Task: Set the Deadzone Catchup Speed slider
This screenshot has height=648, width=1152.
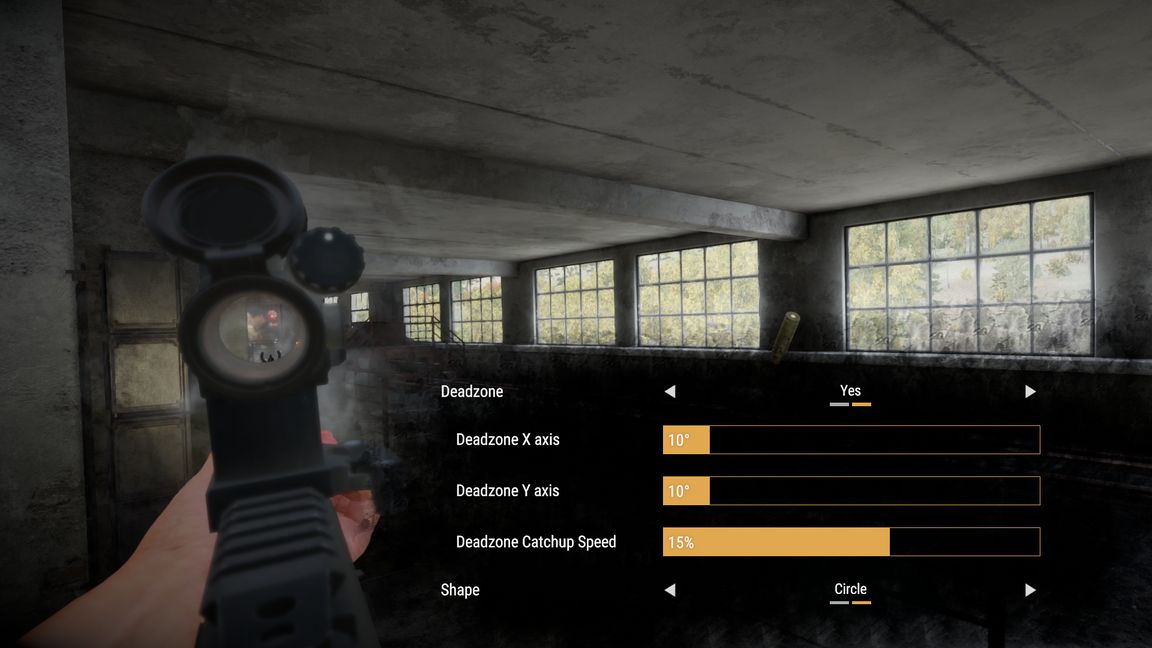Action: [x=851, y=542]
